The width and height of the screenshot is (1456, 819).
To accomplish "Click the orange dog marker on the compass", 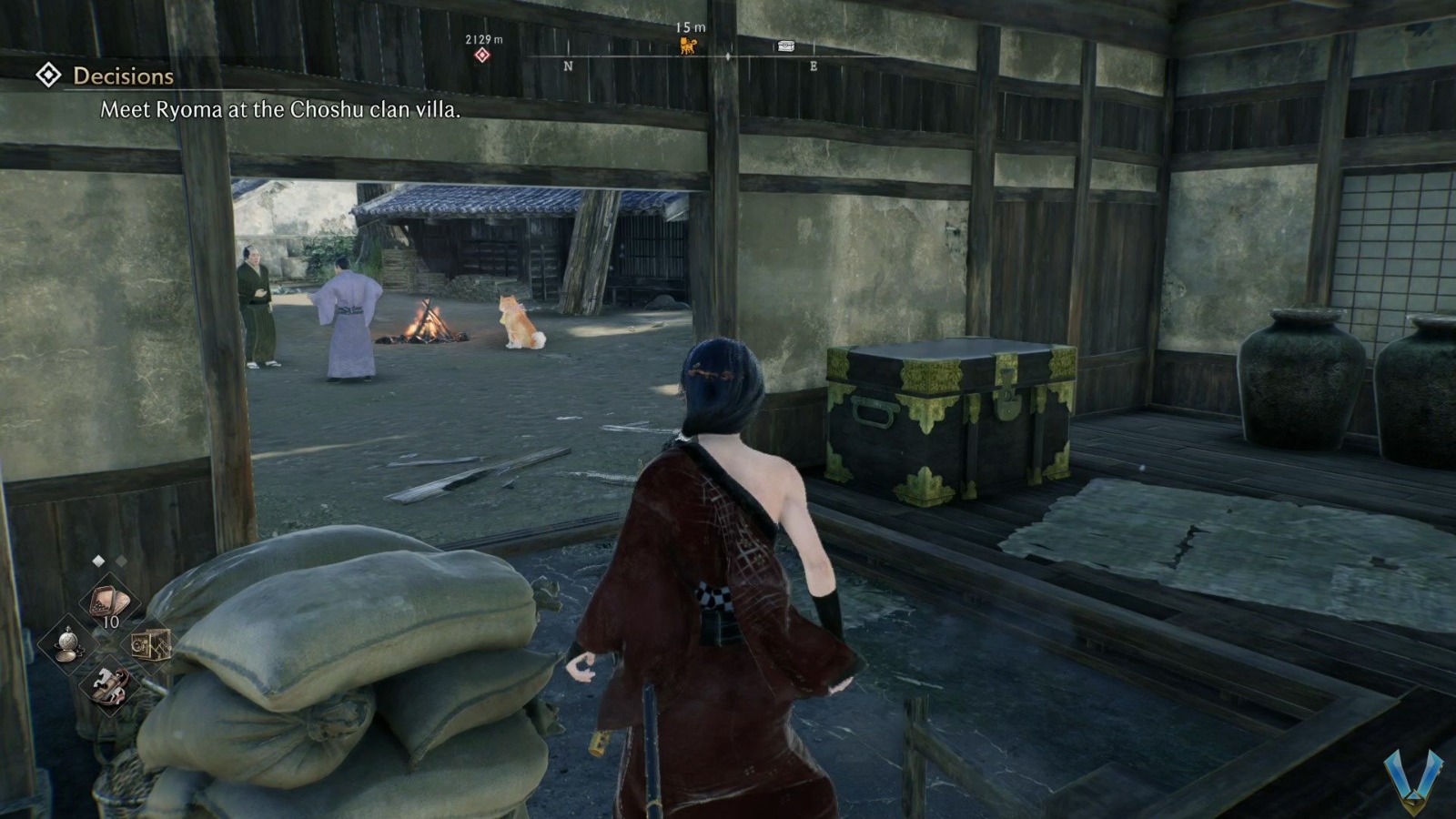I will (688, 45).
